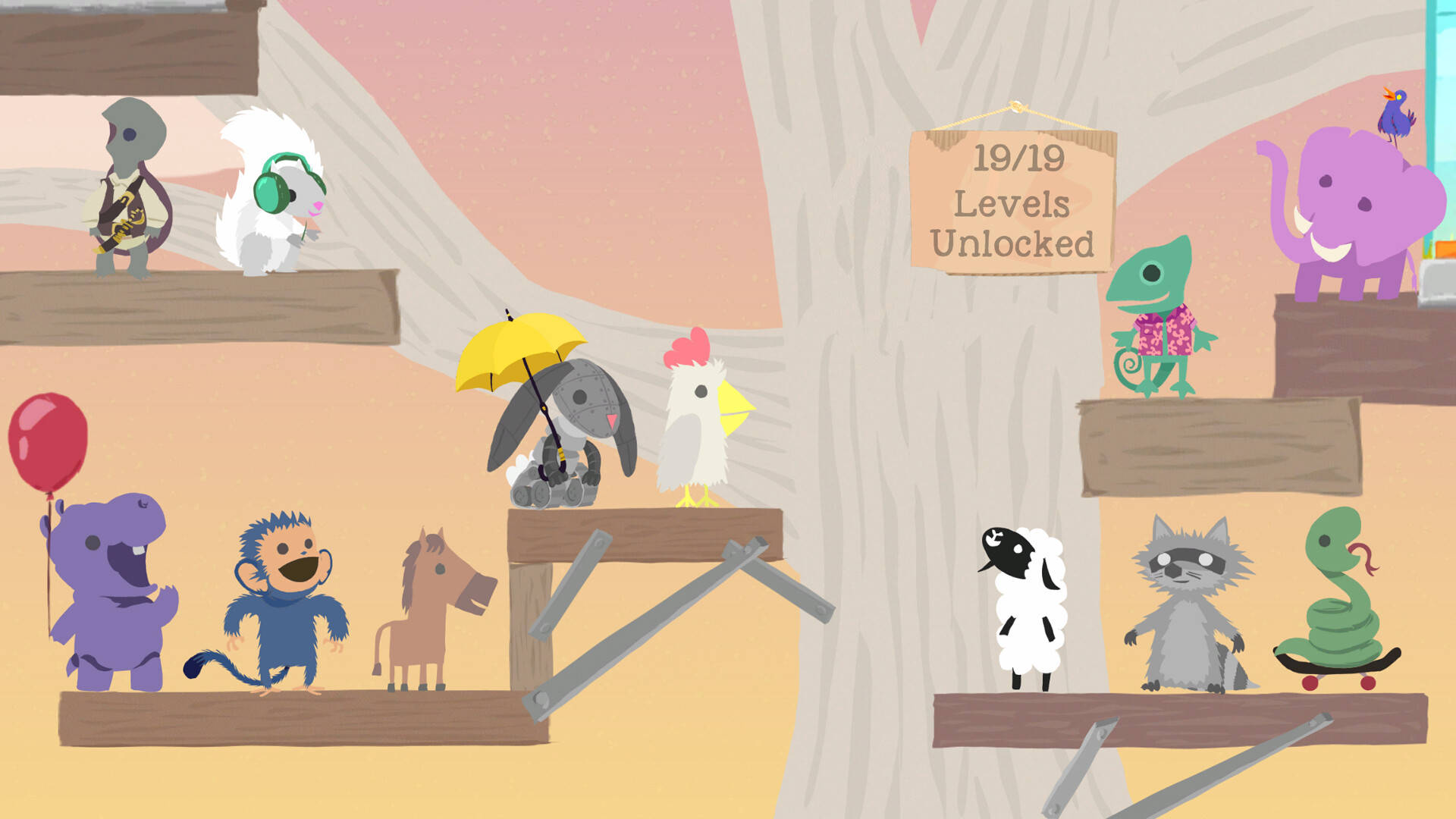The height and width of the screenshot is (819, 1456).
Task: Select the gray raccoon character
Action: click(x=1187, y=607)
